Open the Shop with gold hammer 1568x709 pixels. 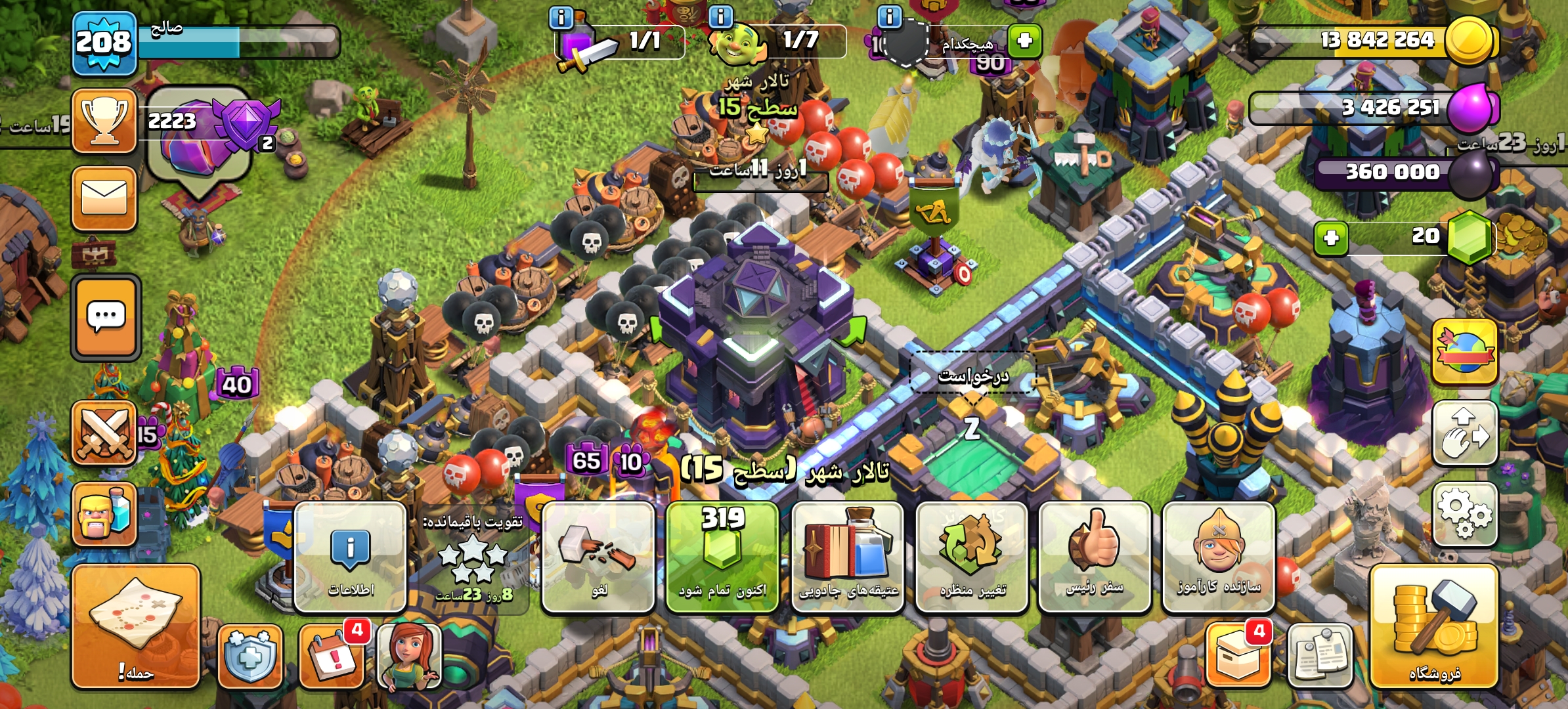[x=1434, y=626]
